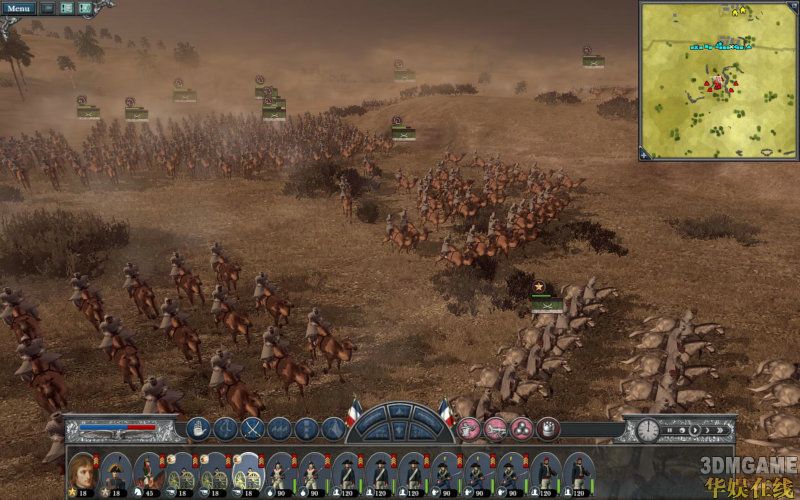Click the game speed clock icon
This screenshot has height=500, width=800.
pyautogui.click(x=648, y=430)
